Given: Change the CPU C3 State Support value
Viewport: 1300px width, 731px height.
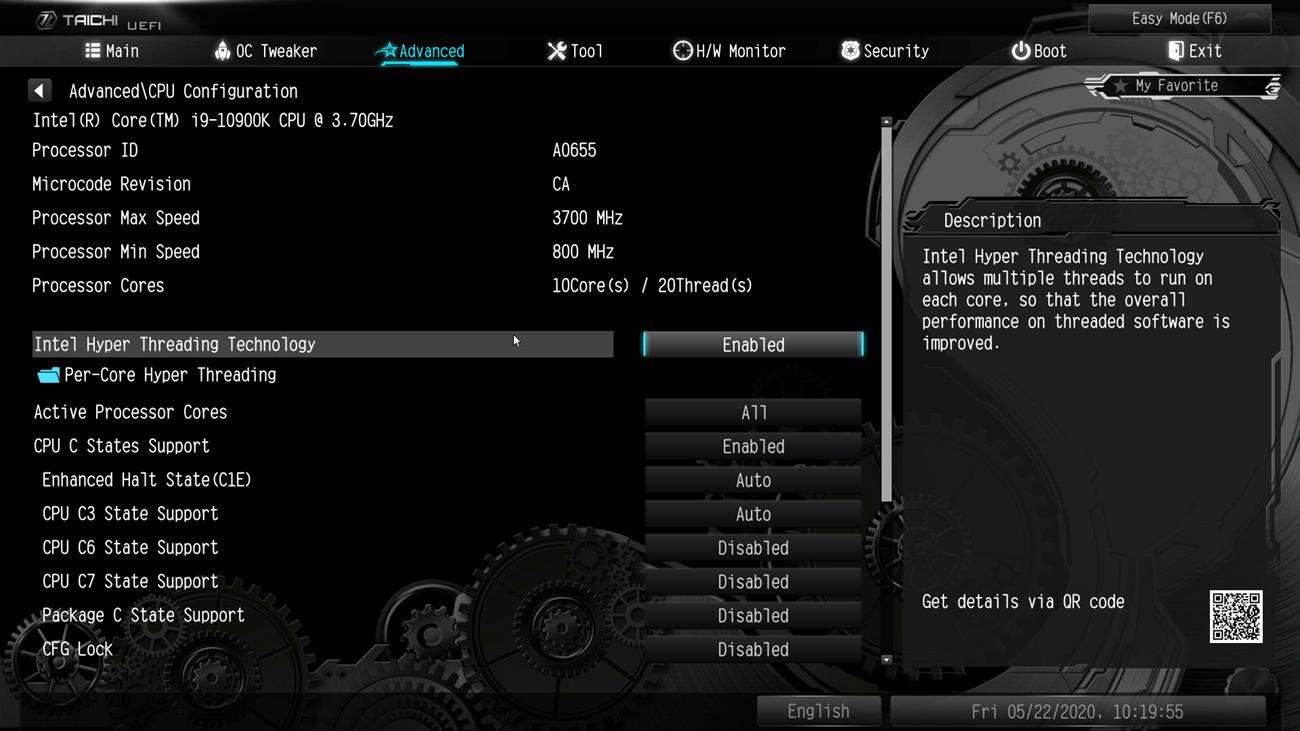Looking at the screenshot, I should click(x=753, y=515).
